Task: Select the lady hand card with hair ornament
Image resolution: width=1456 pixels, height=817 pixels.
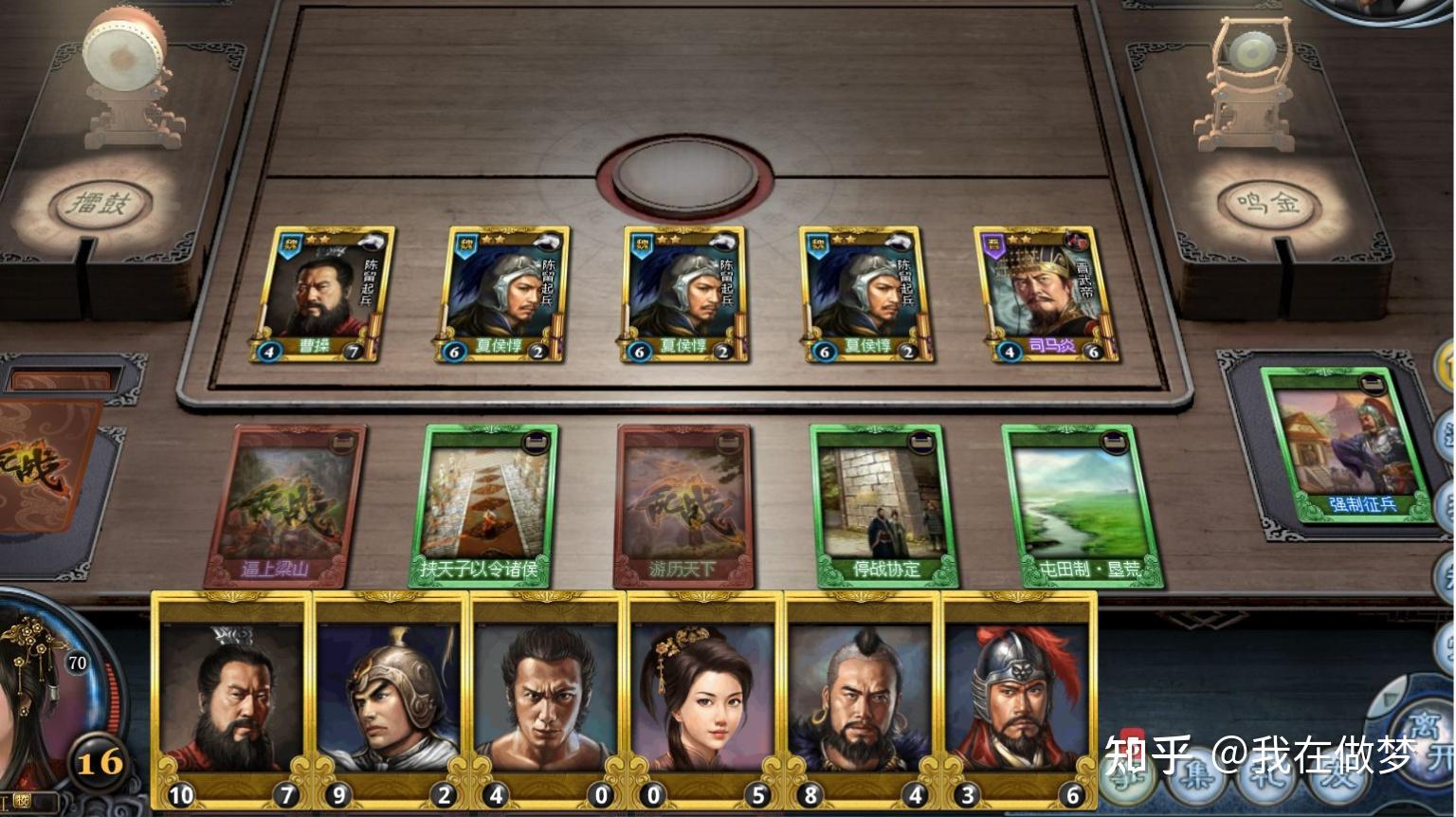Action: tap(705, 699)
